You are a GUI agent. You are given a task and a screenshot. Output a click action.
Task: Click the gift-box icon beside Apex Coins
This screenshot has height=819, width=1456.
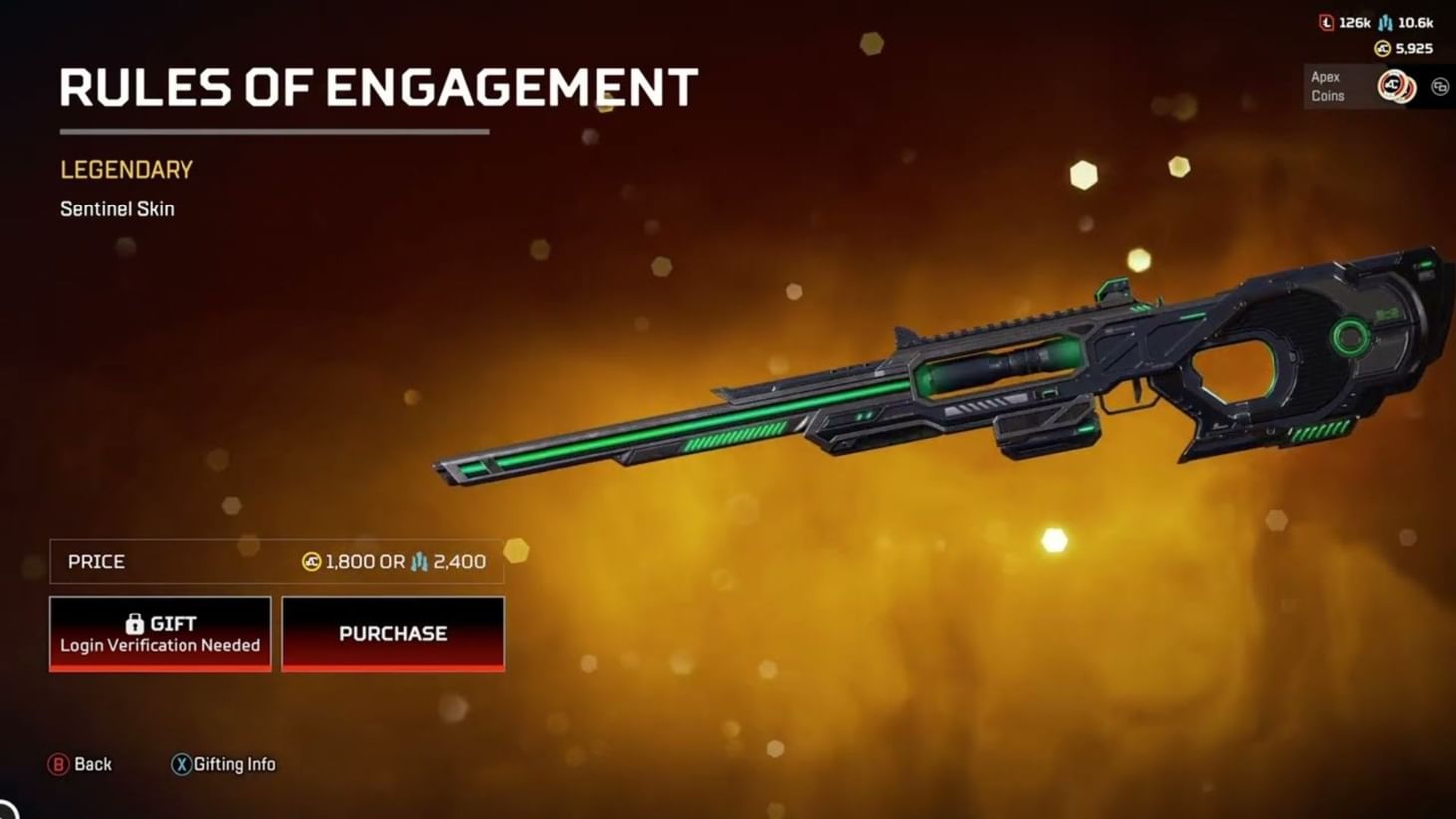pos(1439,87)
